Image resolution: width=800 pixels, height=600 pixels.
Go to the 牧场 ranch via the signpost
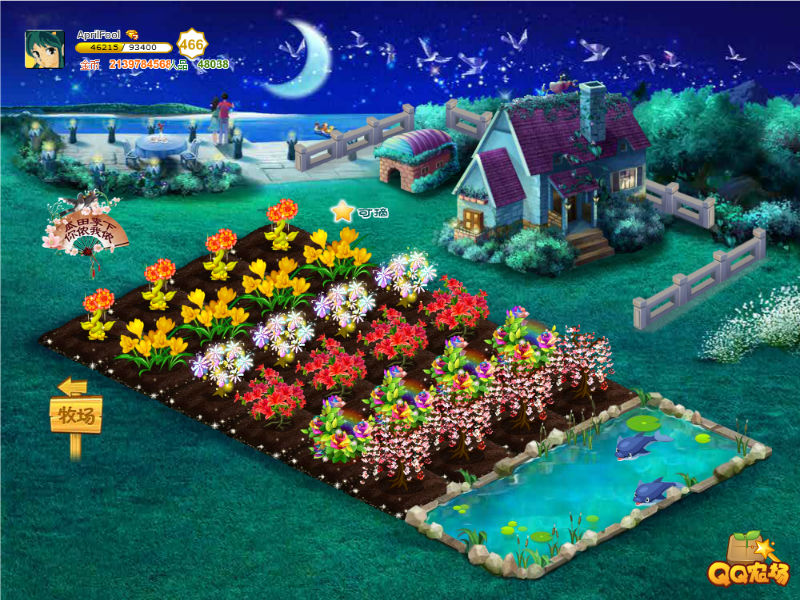click(76, 415)
